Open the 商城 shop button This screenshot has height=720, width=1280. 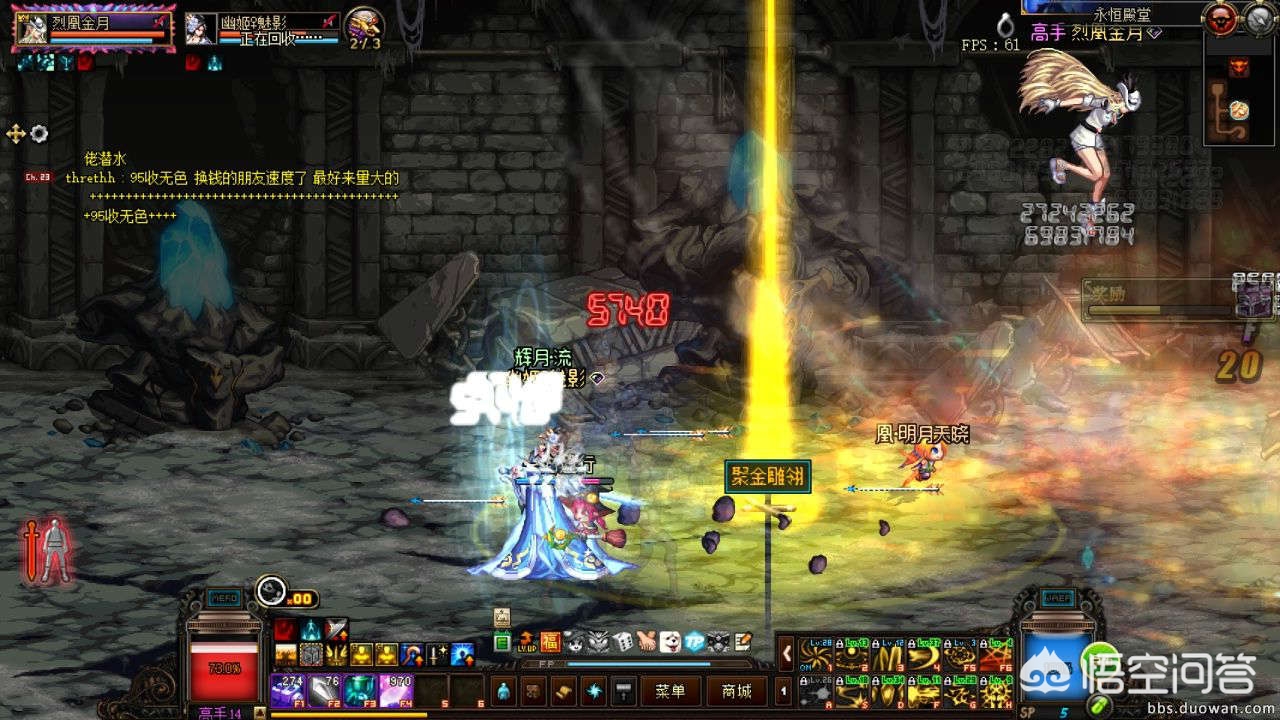[736, 691]
